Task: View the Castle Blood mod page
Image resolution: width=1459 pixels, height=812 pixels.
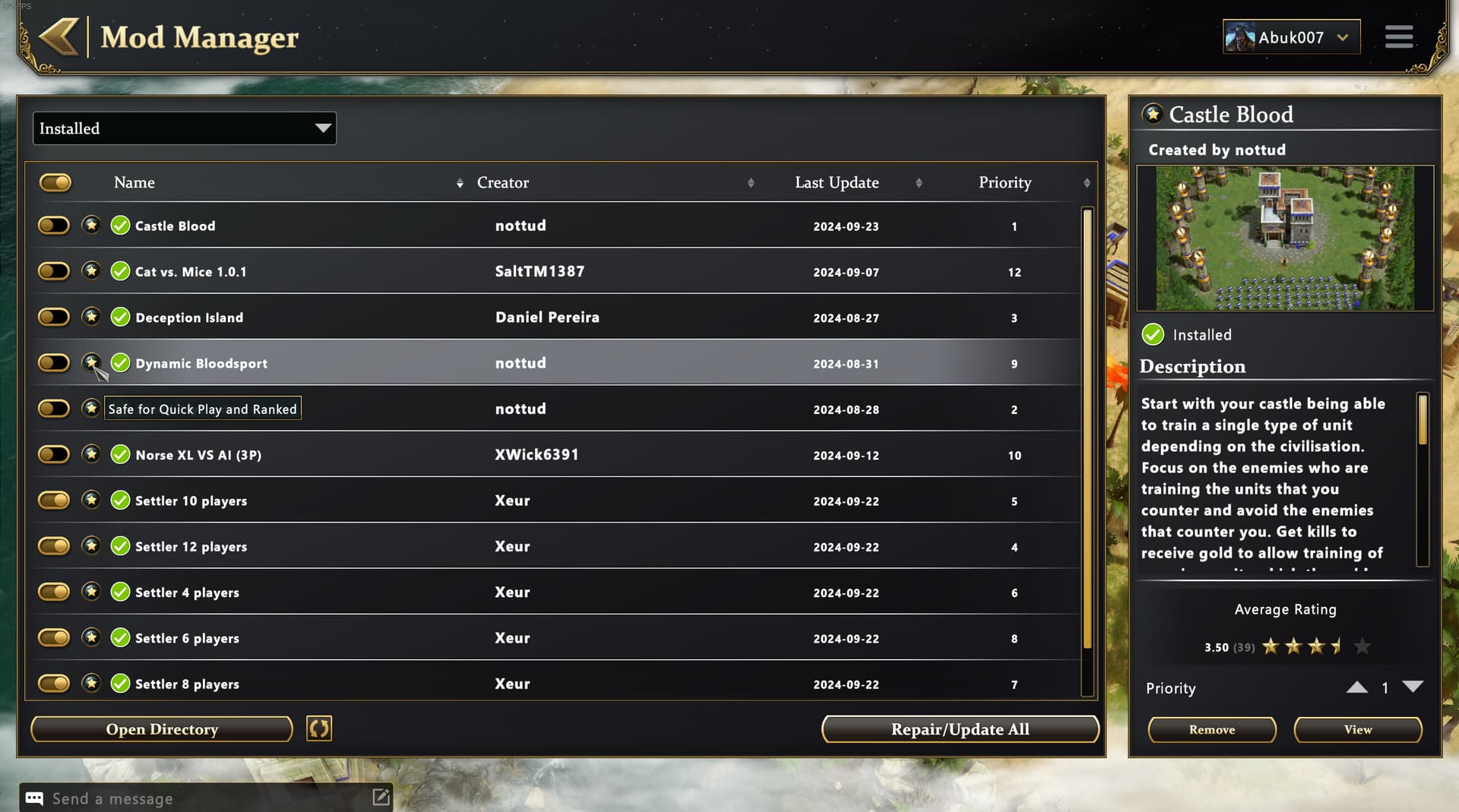Action: click(1357, 729)
